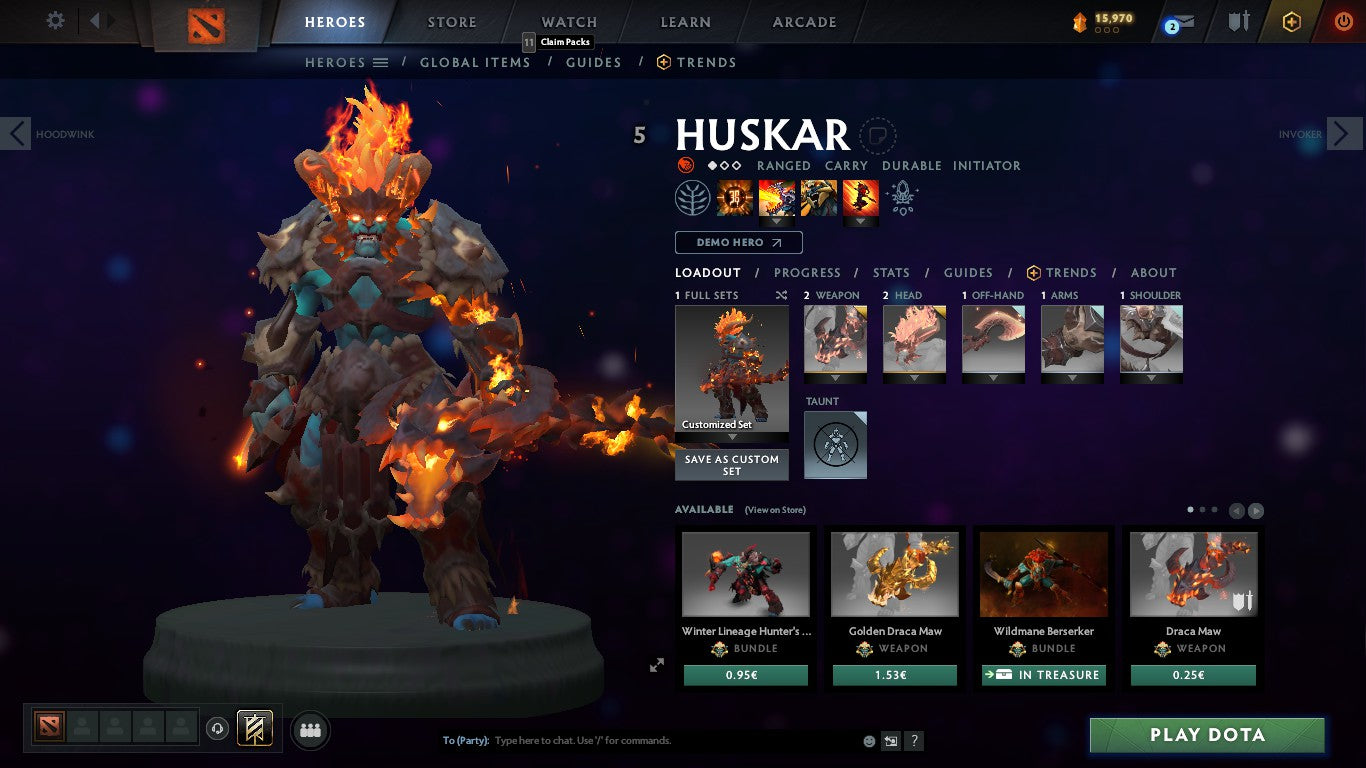Open the settings gear icon
Screen dimensions: 1366x768
(x=55, y=20)
